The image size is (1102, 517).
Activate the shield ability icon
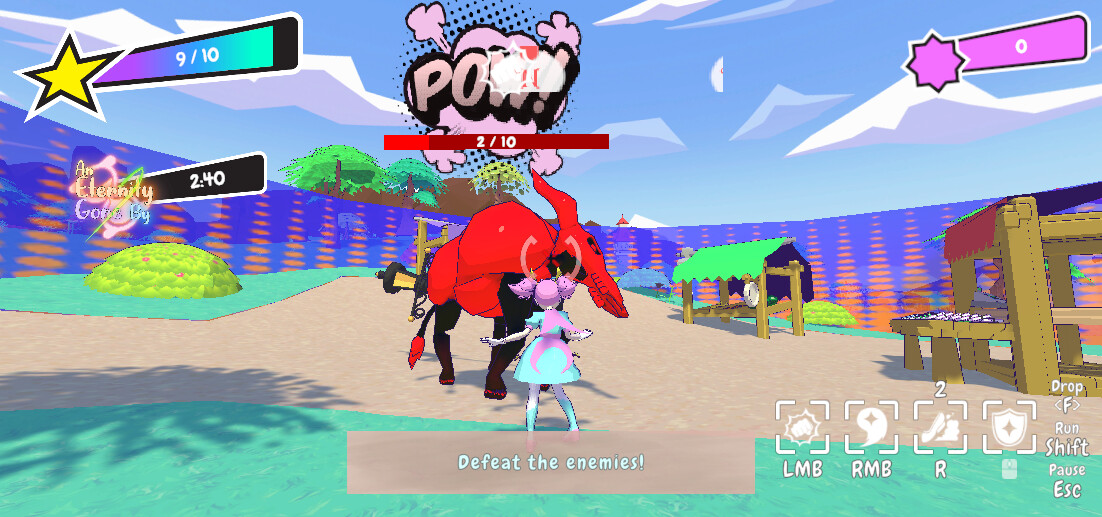click(1009, 428)
